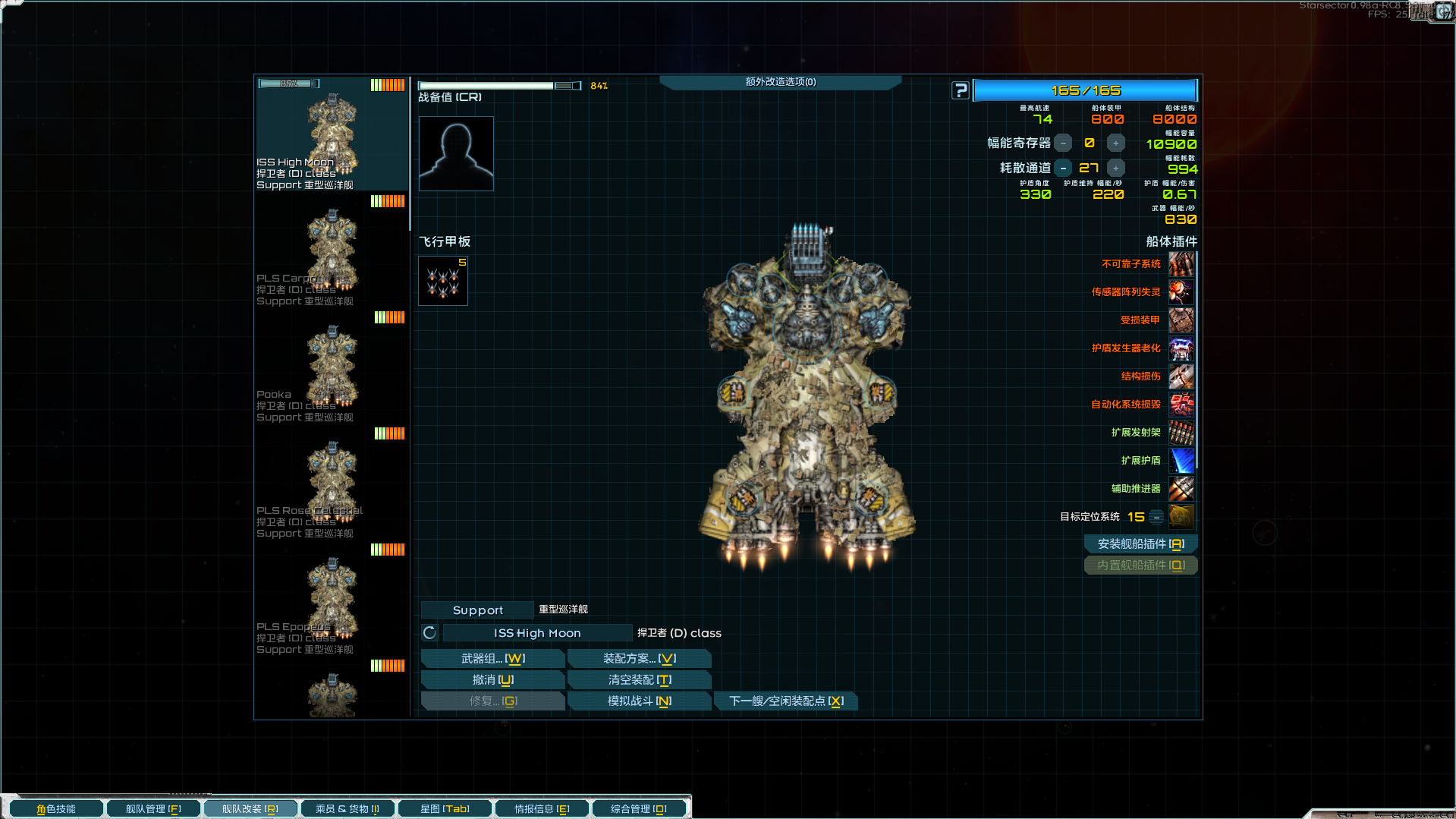Screen dimensions: 1456x819
Task: Open the question mark help button
Action: 961,91
